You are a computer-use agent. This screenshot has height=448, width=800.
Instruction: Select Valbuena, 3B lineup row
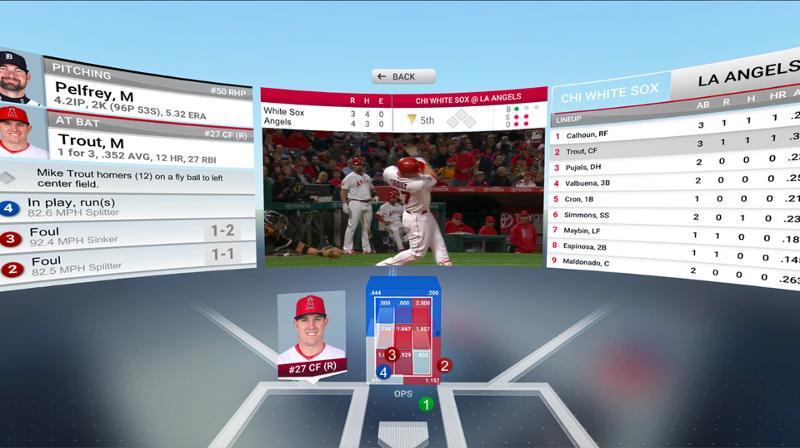(x=600, y=183)
